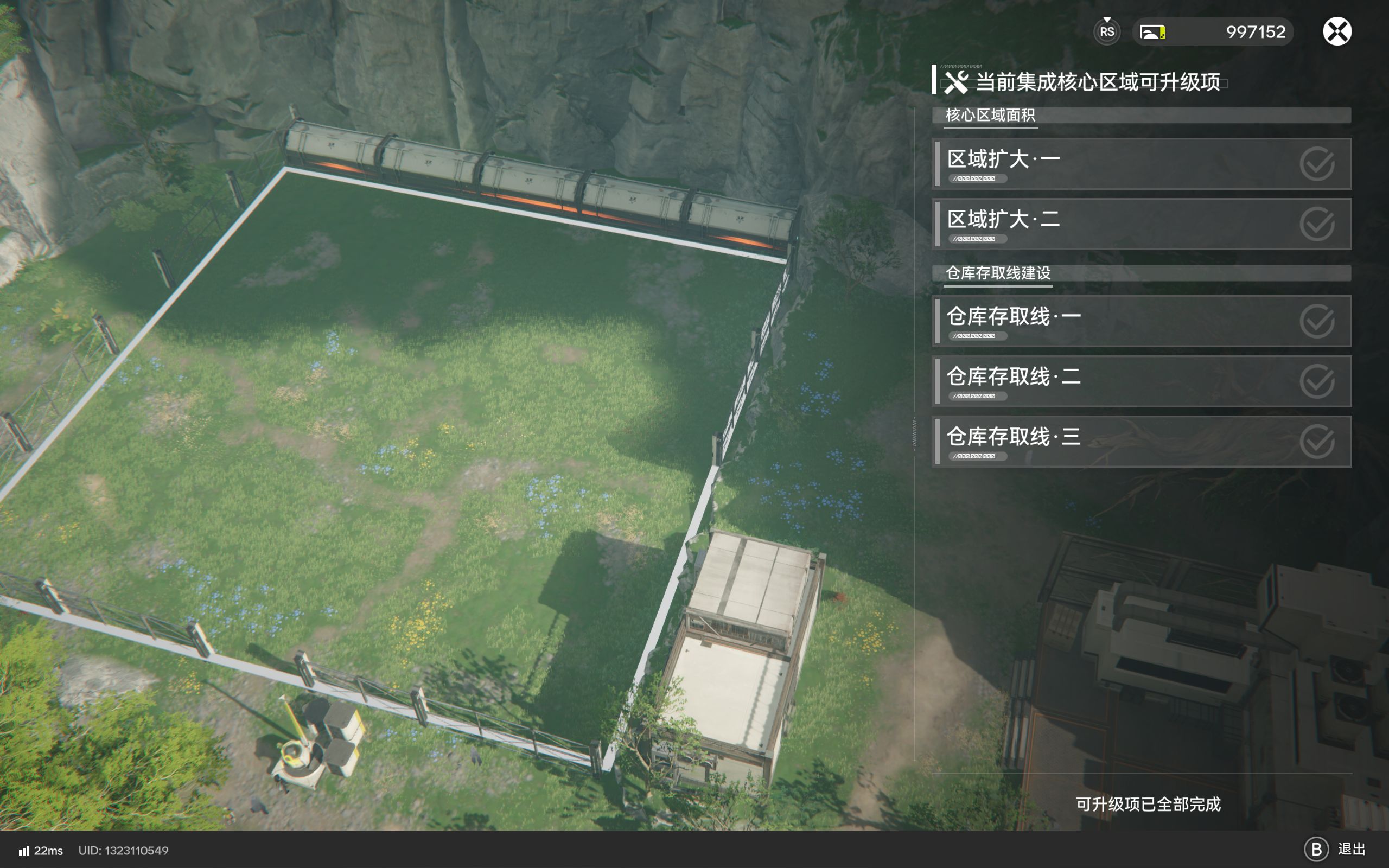Select the 区域扩大·一 upgrade row
Viewport: 1389px width, 868px height.
(x=1141, y=164)
